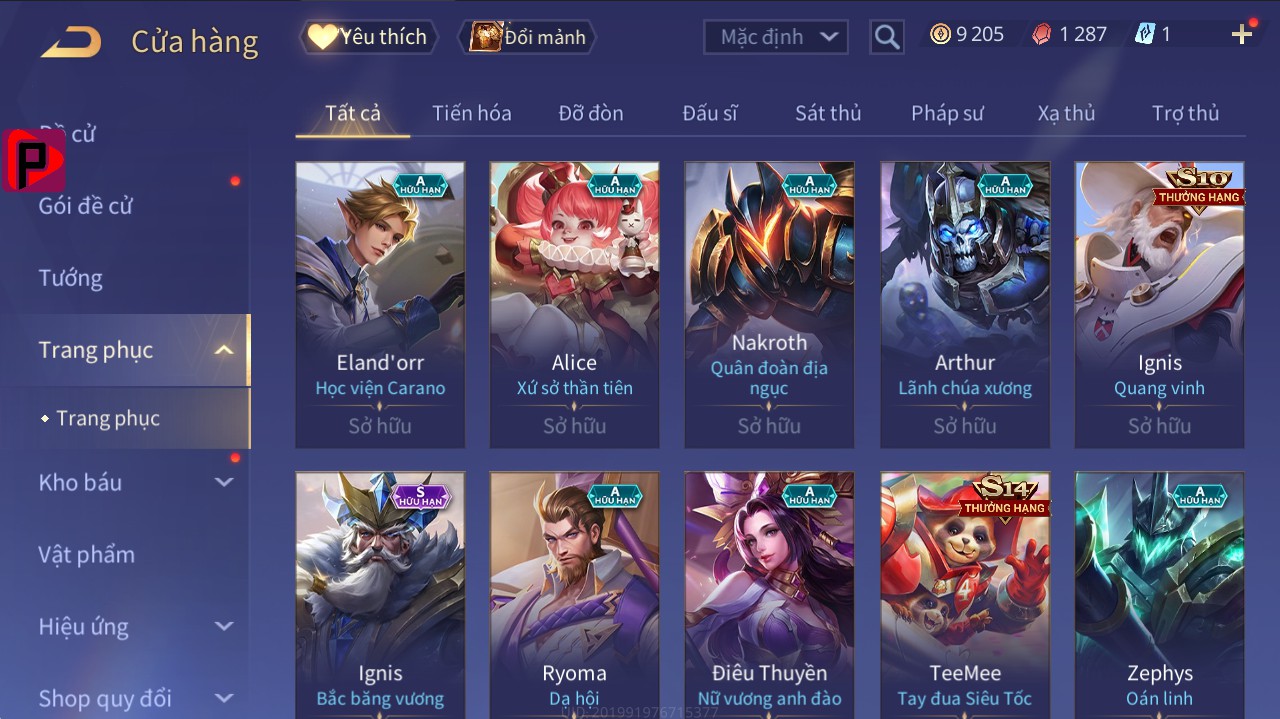Open the Vật phẩm items section
The image size is (1280, 719).
tap(86, 554)
